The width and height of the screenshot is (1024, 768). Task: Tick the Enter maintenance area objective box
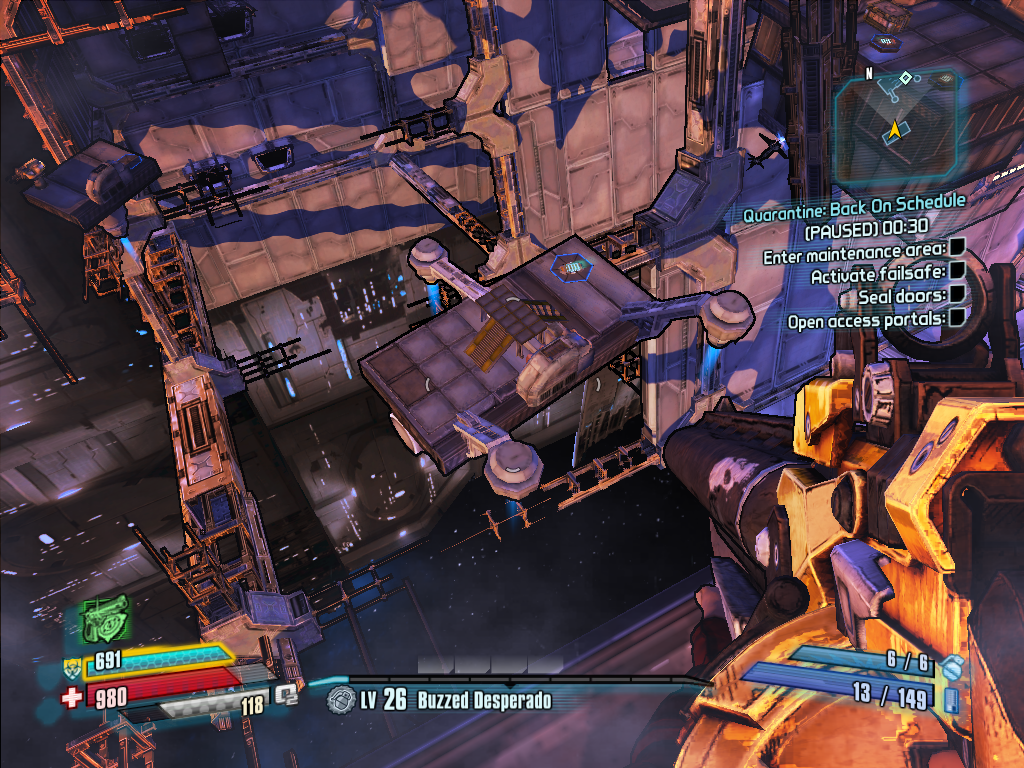(x=957, y=247)
